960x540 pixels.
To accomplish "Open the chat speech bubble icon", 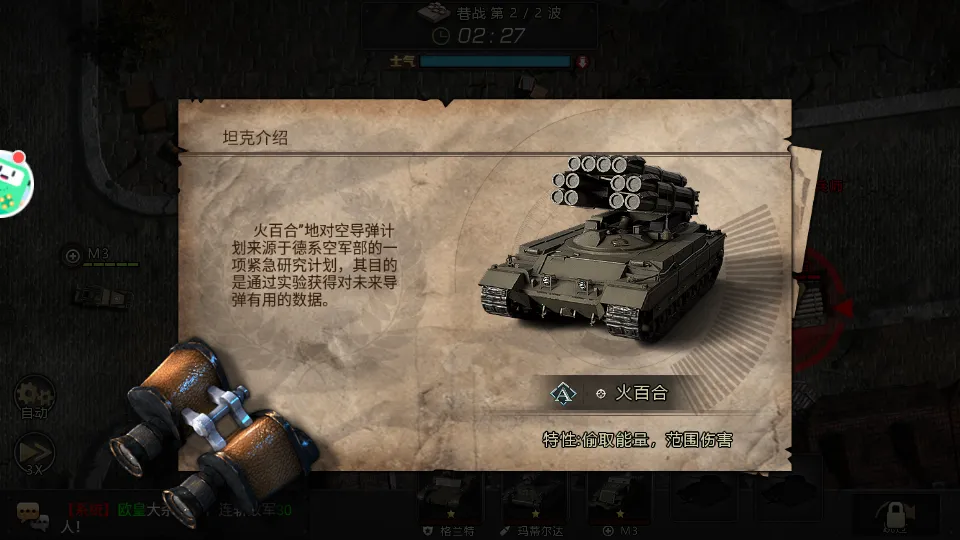I will pyautogui.click(x=31, y=515).
